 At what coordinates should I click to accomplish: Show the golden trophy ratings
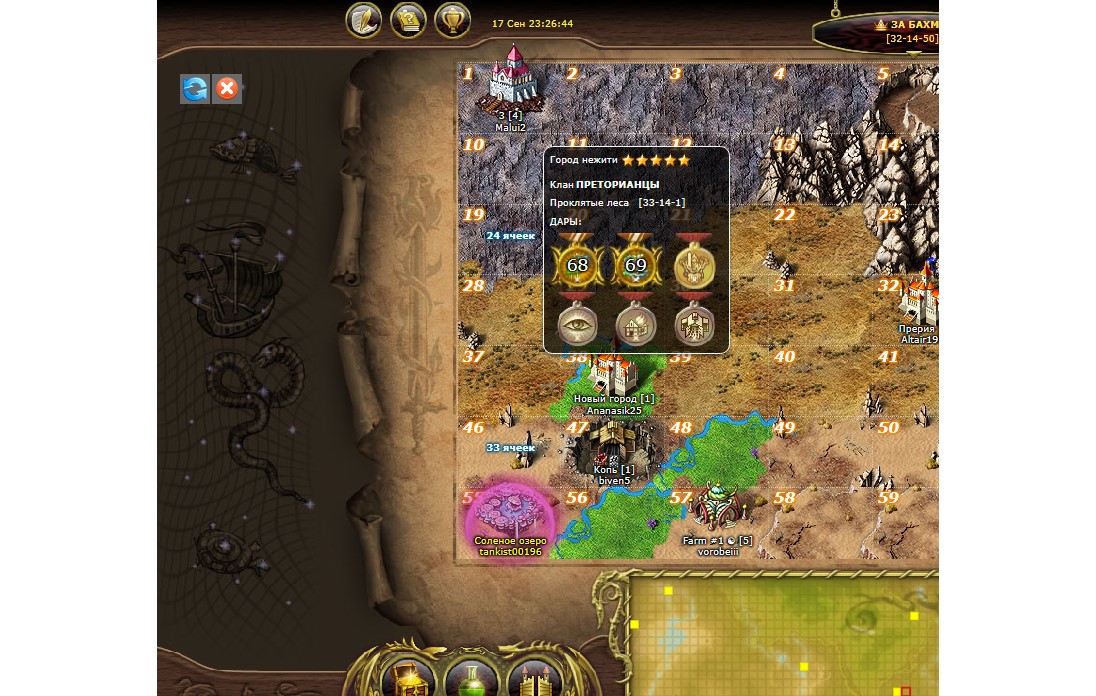coord(454,20)
